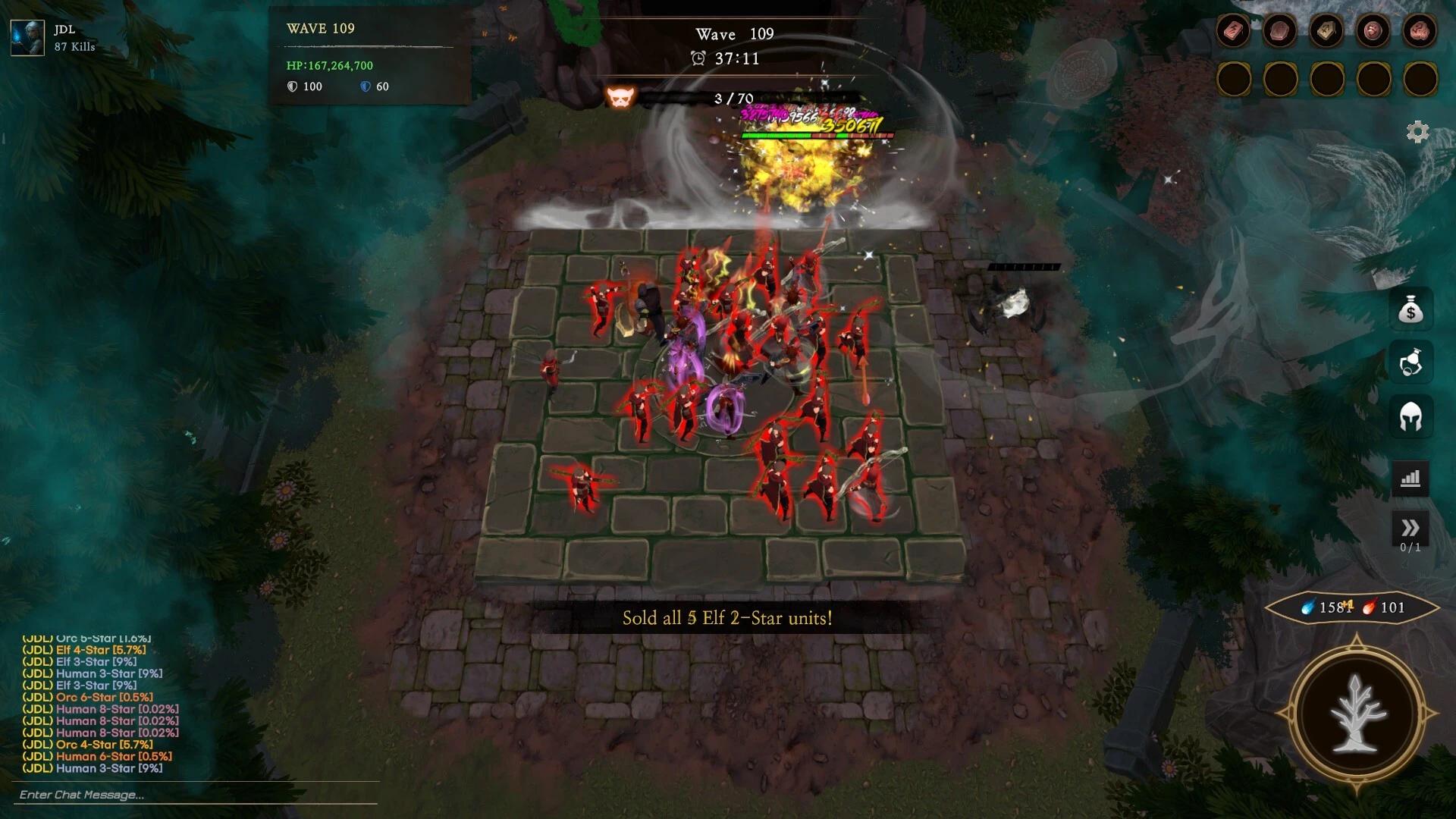Expand the Elf 4-Star chat entry
The height and width of the screenshot is (819, 1456).
[x=86, y=650]
